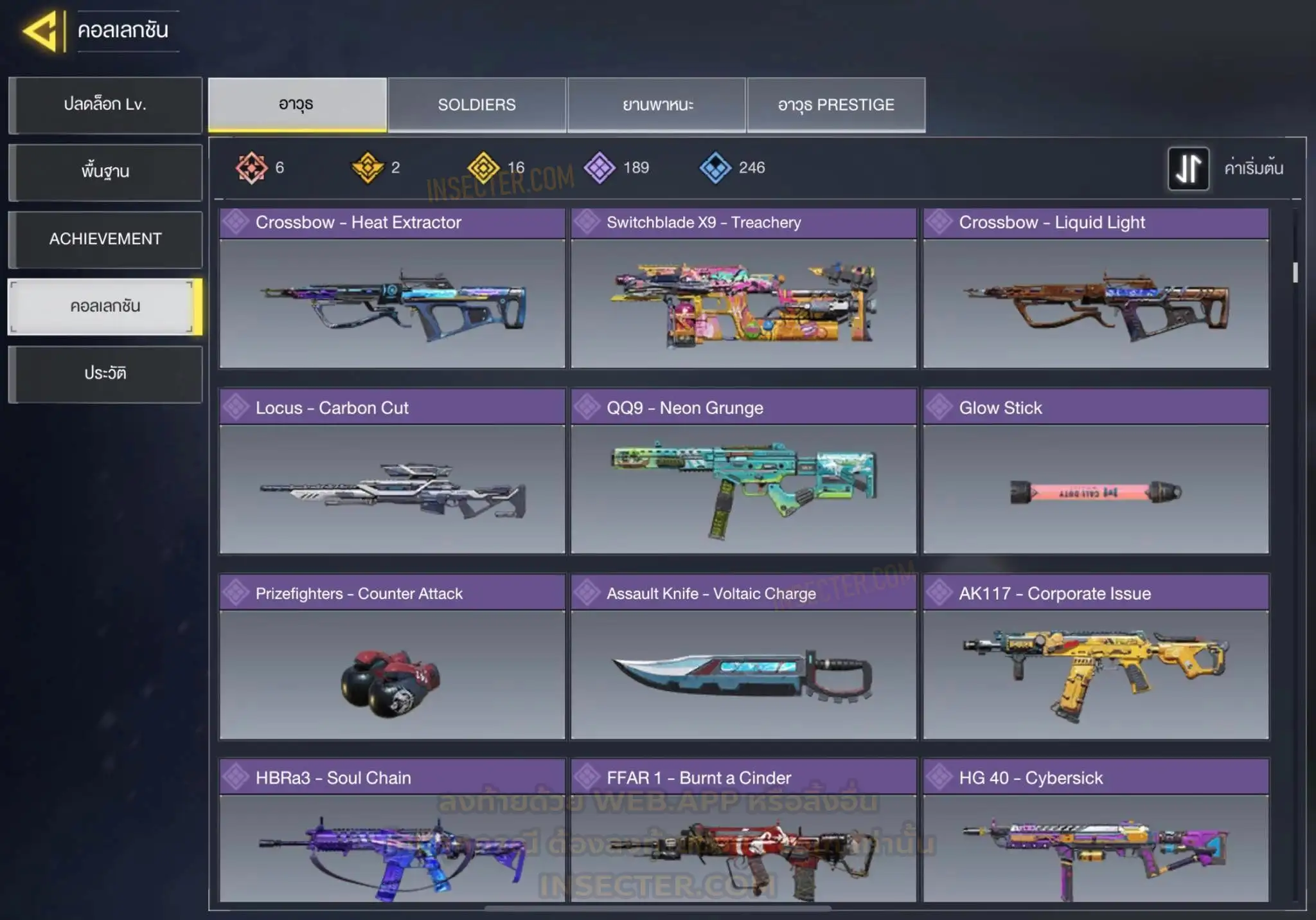
Task: Select the Glow Stick melee item
Action: pos(1096,471)
